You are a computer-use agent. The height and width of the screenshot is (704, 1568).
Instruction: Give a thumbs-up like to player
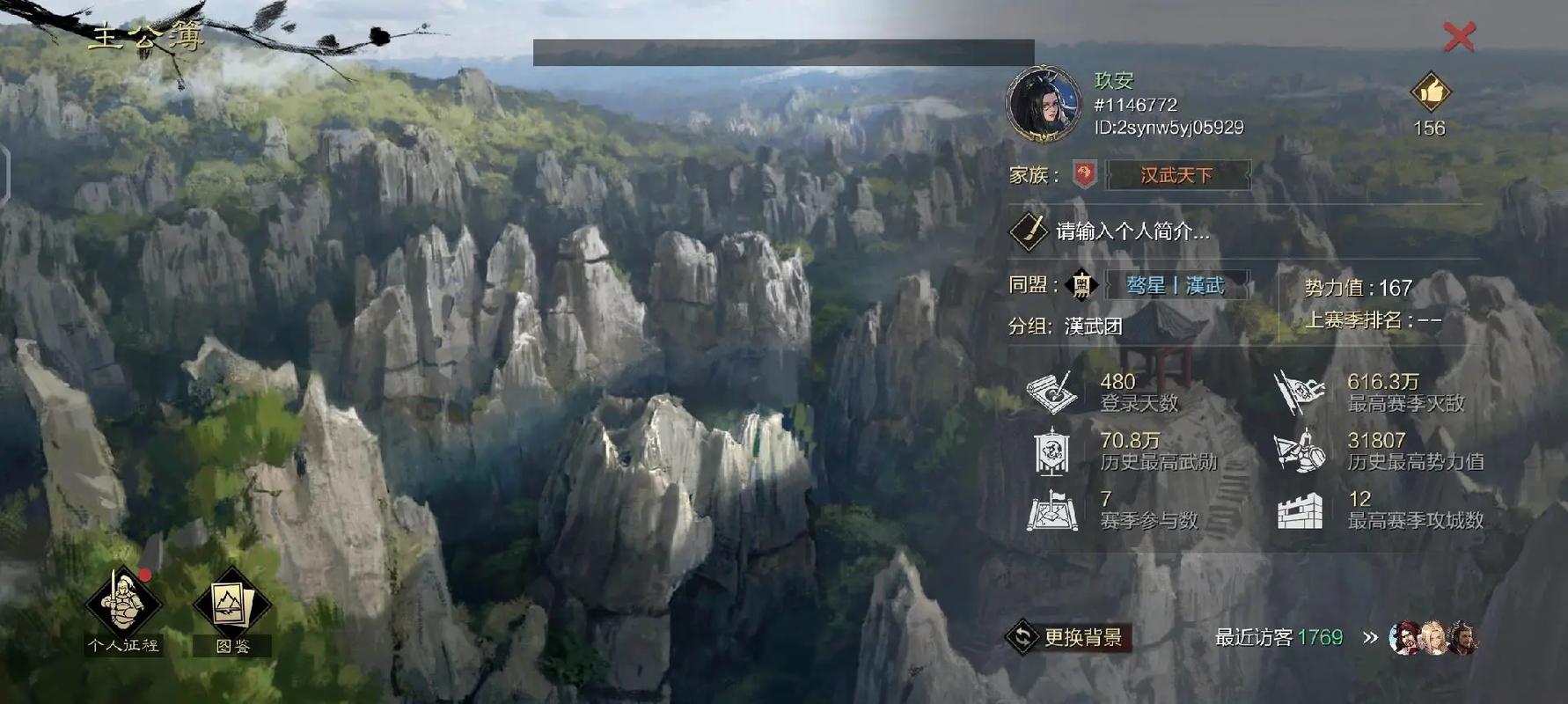(1431, 92)
